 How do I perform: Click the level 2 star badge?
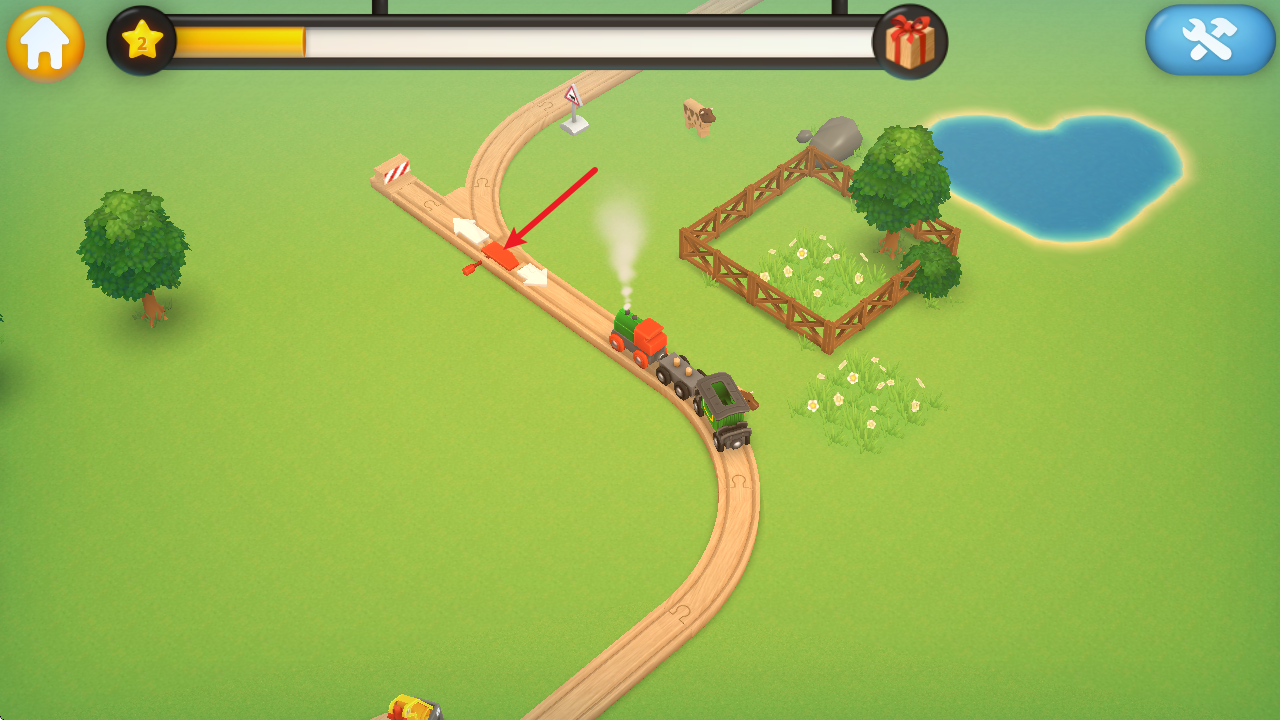[x=142, y=42]
